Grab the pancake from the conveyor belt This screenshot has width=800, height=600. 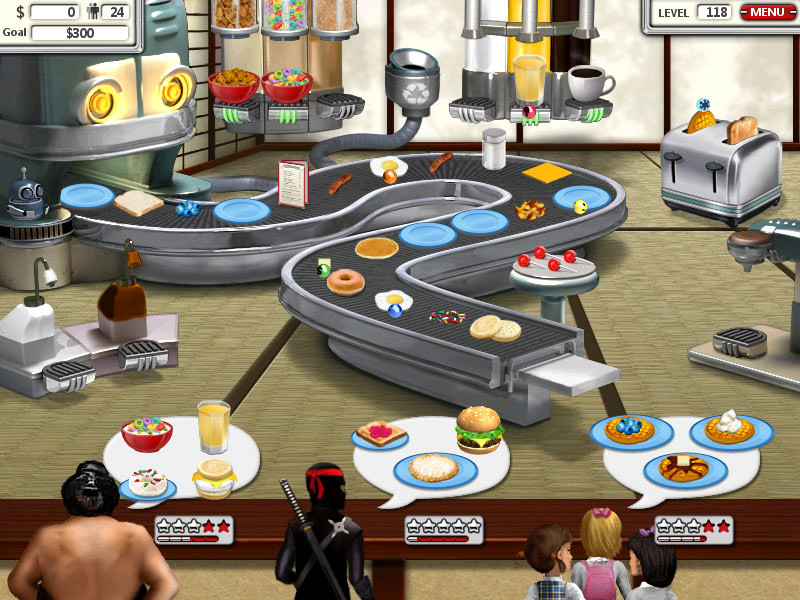pos(376,248)
